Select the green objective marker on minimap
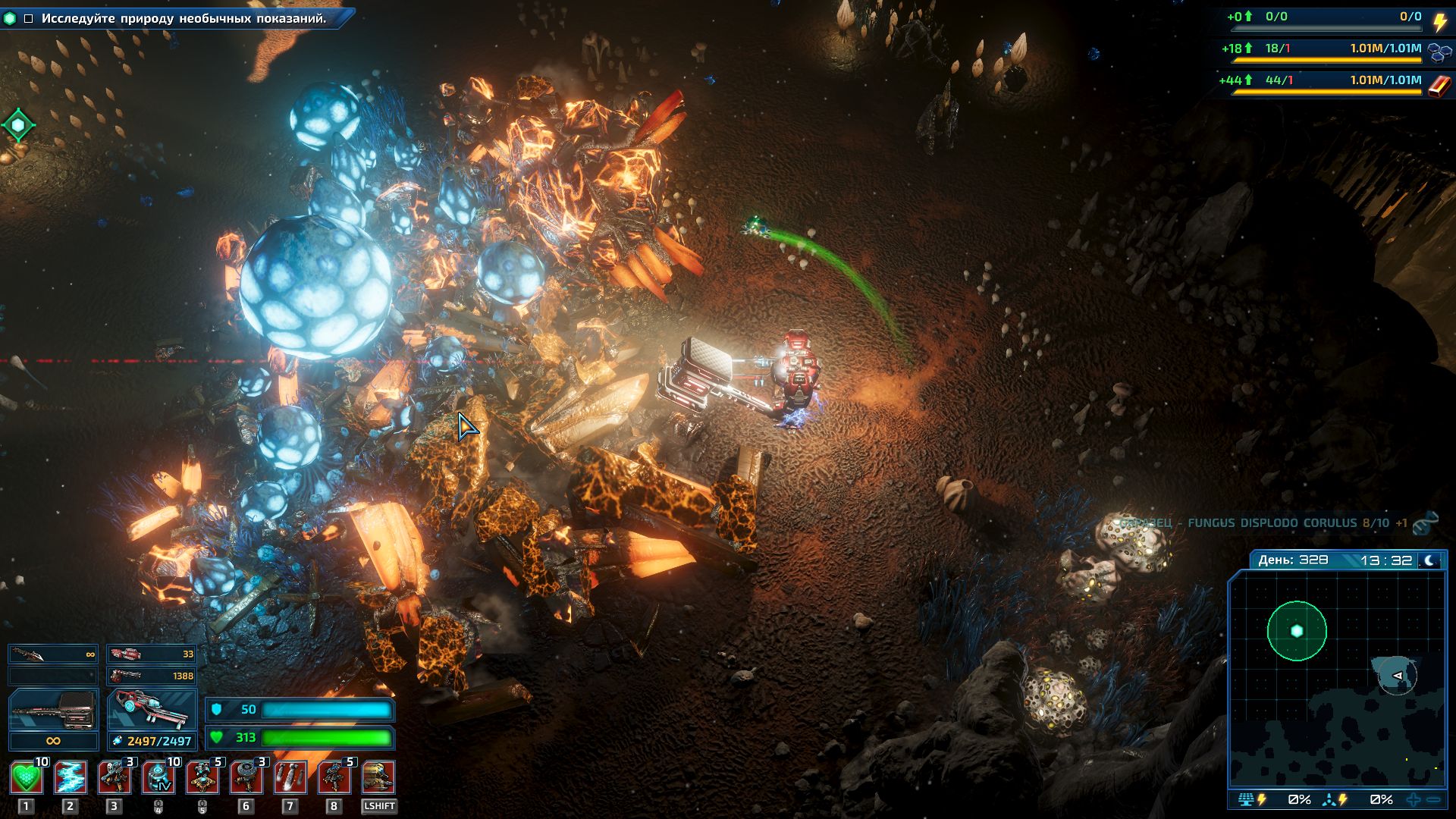1456x819 pixels. click(x=1297, y=631)
